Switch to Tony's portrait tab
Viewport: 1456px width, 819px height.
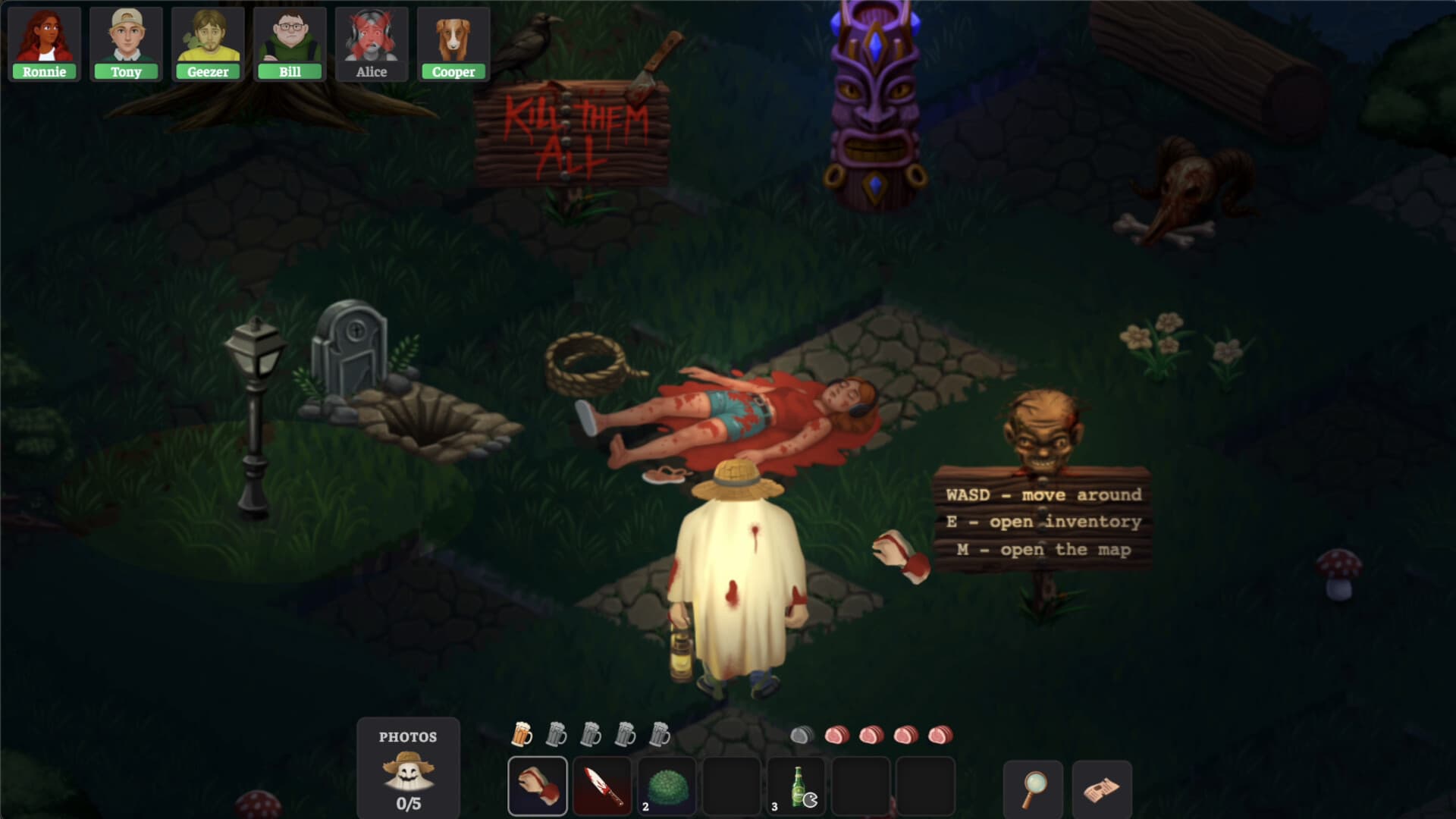(125, 38)
